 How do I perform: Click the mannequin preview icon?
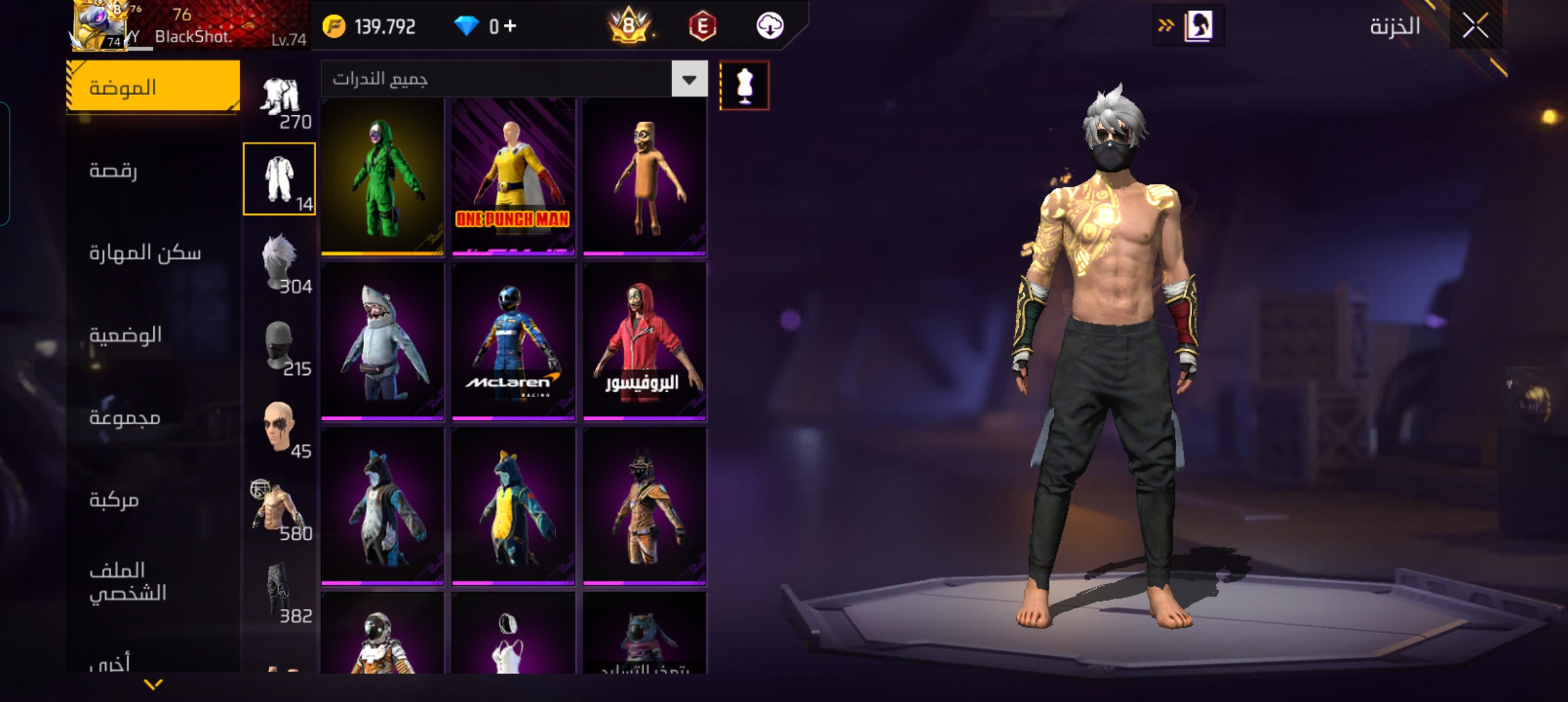[x=744, y=86]
